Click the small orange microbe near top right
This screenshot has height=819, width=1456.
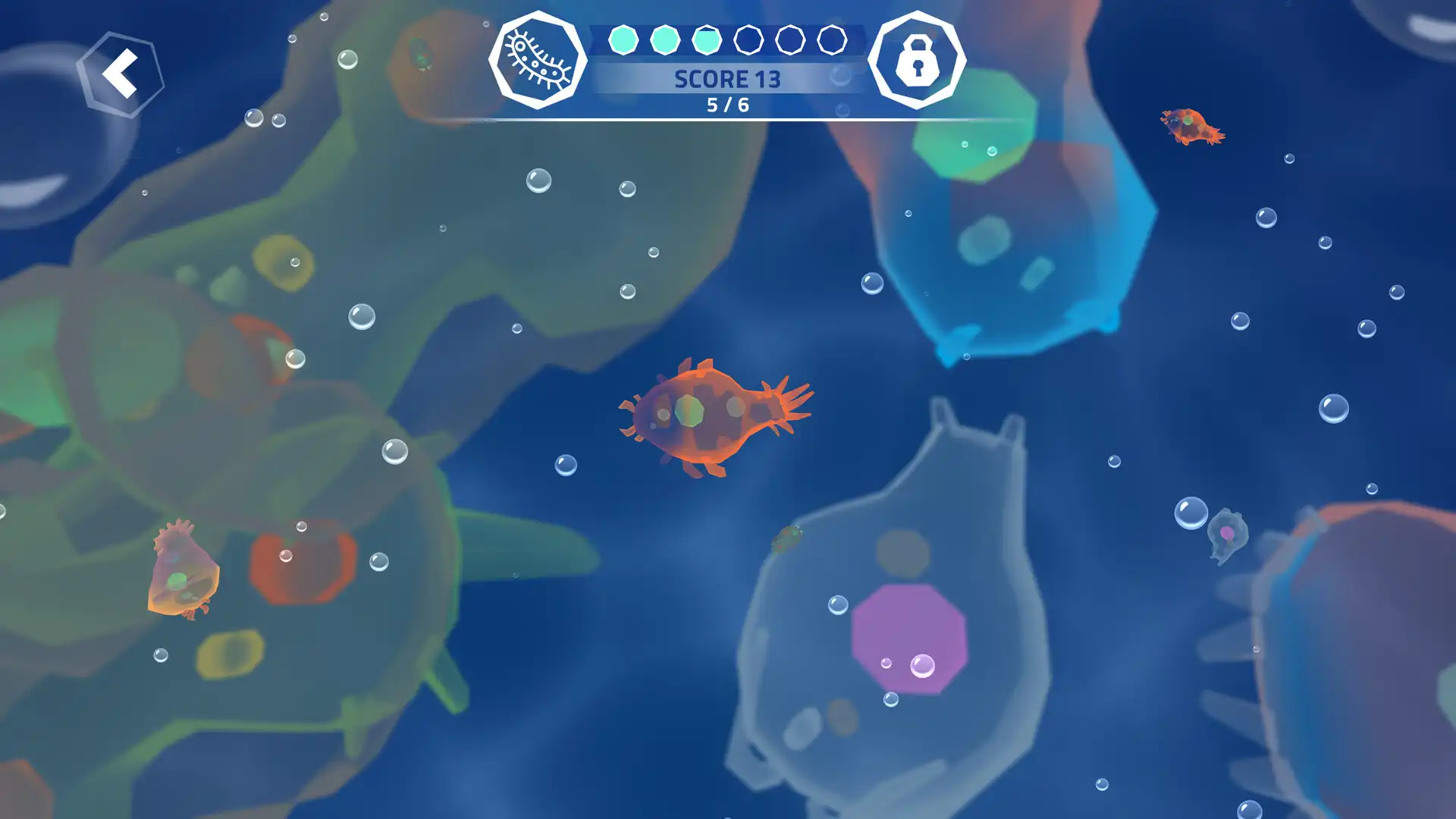click(1191, 125)
